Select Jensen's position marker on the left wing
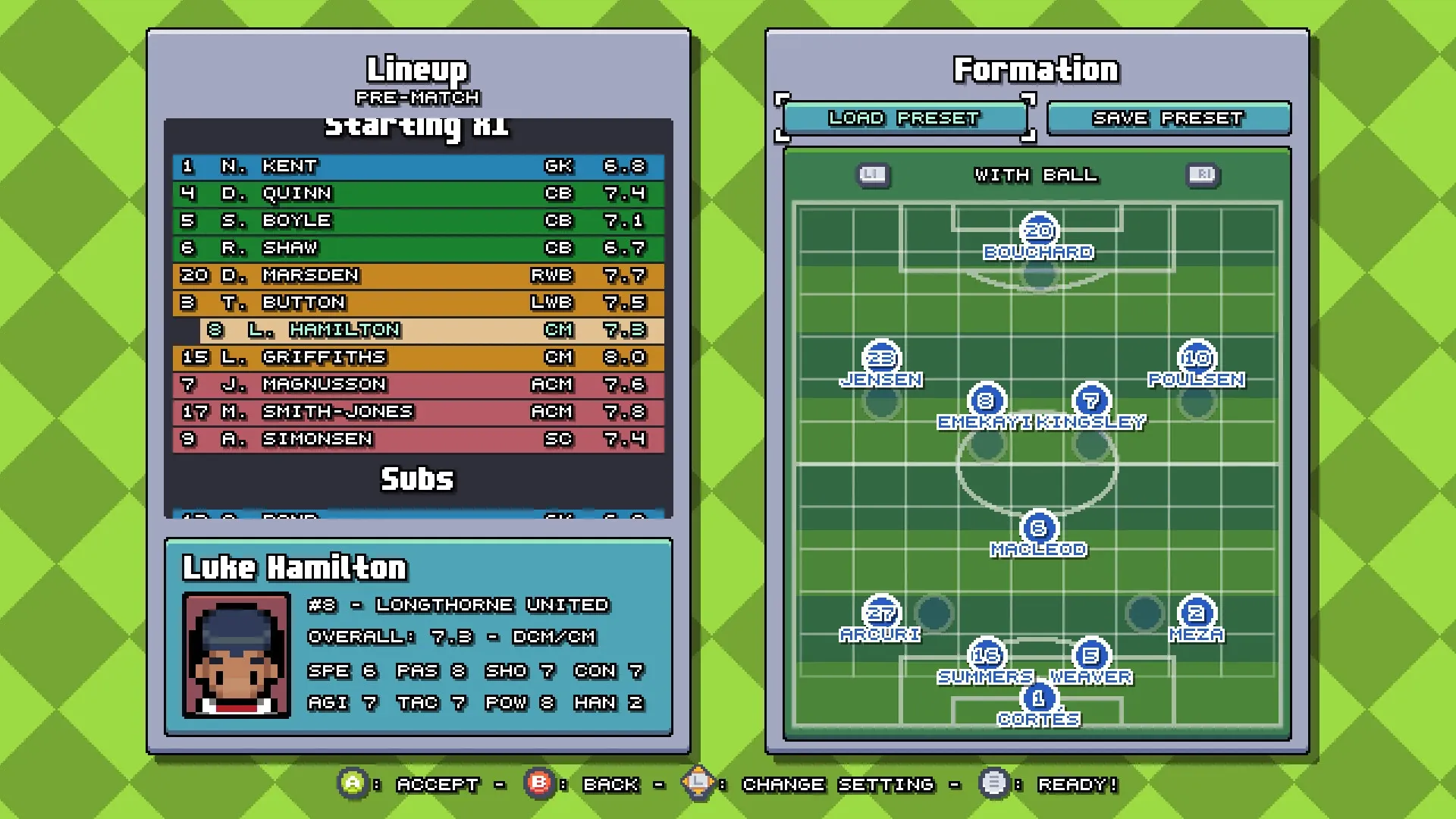Viewport: 1456px width, 819px height. click(x=882, y=356)
